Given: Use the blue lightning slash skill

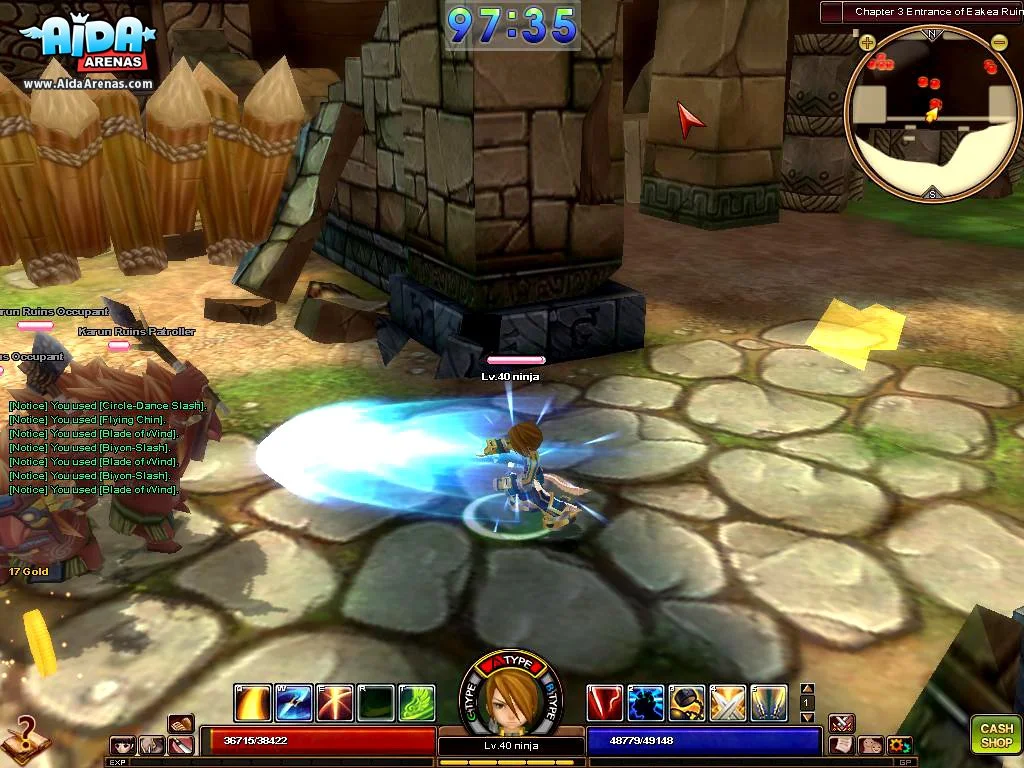Looking at the screenshot, I should pos(294,703).
